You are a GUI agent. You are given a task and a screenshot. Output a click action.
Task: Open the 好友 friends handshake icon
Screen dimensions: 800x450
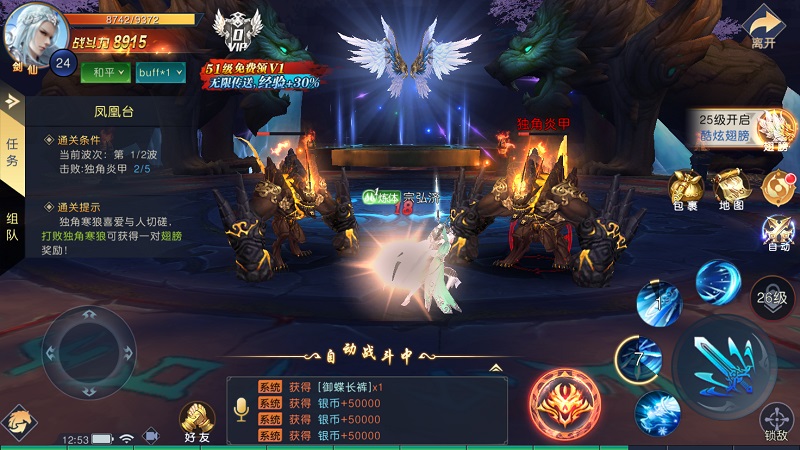(x=197, y=422)
